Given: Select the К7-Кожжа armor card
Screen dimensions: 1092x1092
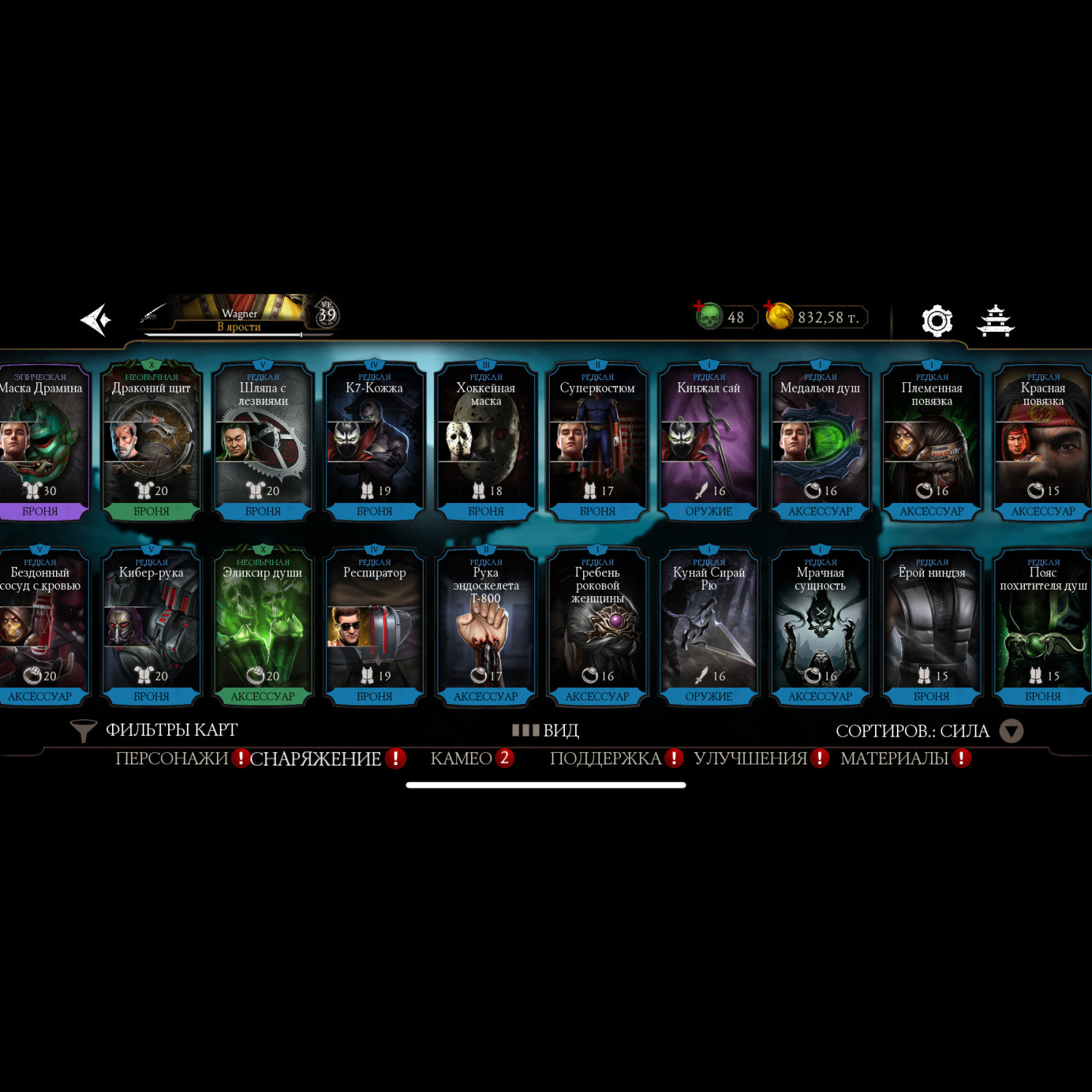Looking at the screenshot, I should coord(374,442).
